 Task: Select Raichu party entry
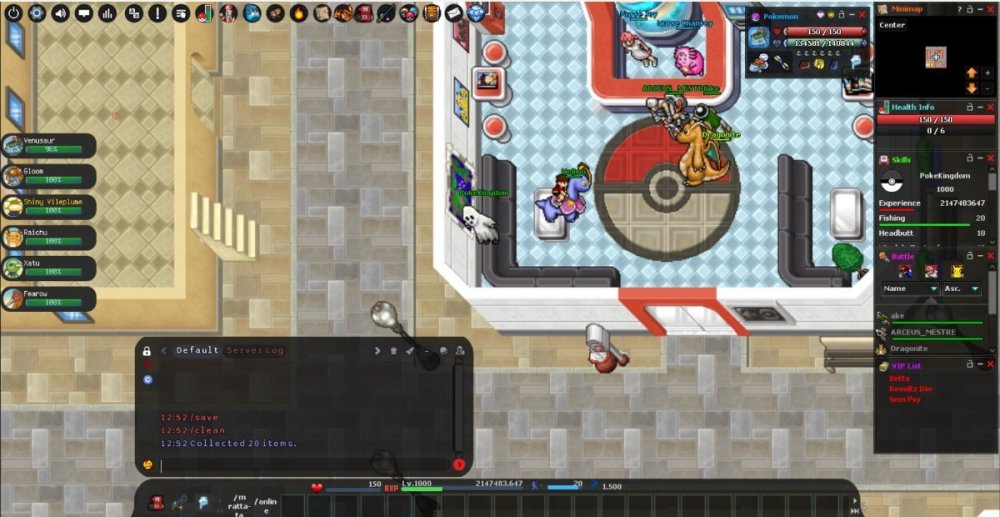click(49, 237)
